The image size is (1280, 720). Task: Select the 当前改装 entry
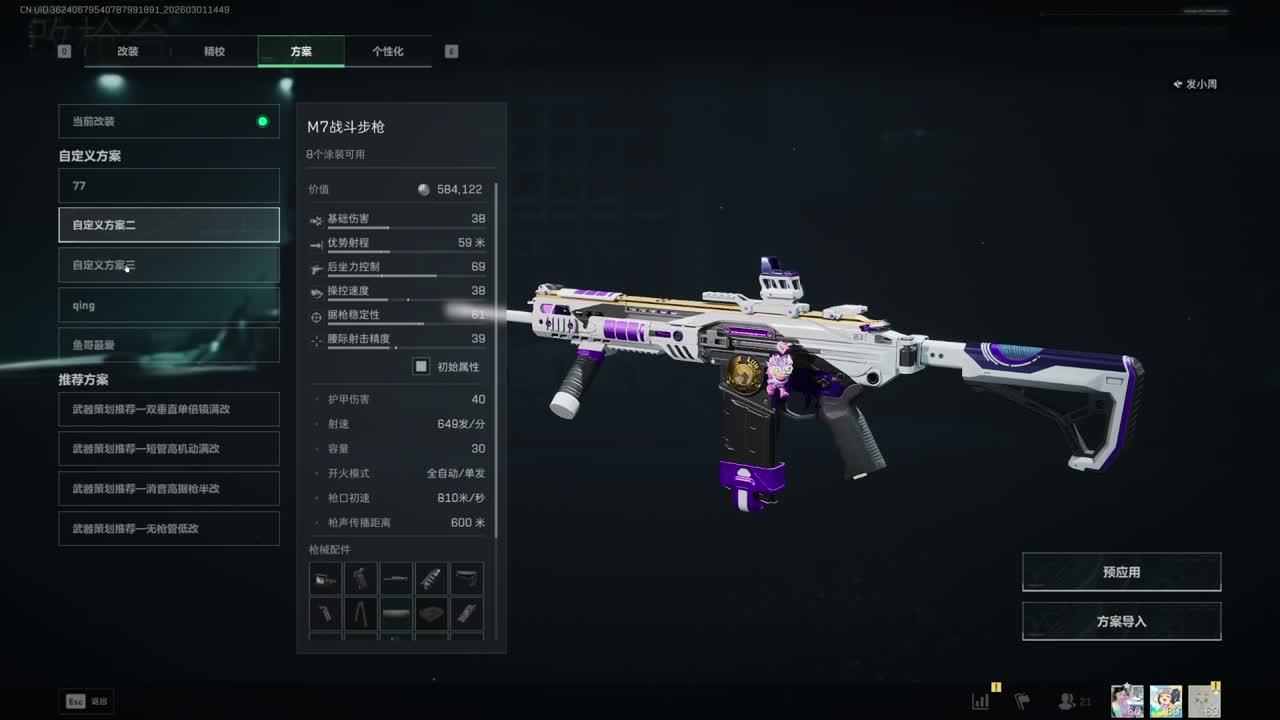click(169, 121)
